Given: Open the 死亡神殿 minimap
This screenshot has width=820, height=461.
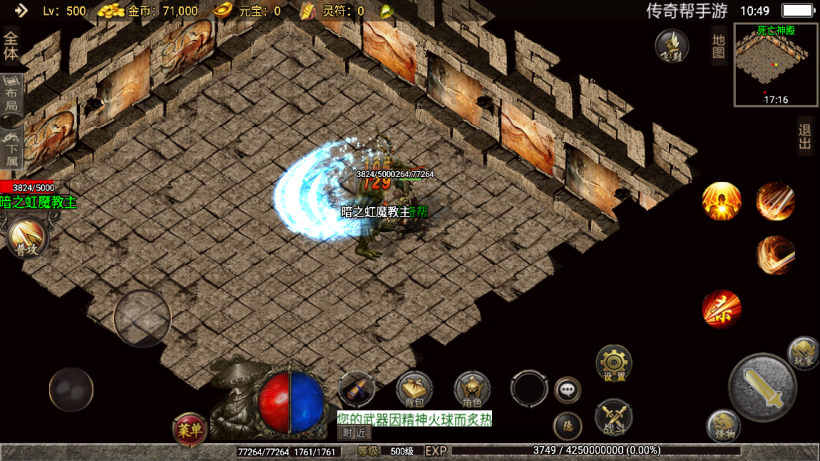Looking at the screenshot, I should pos(776,64).
